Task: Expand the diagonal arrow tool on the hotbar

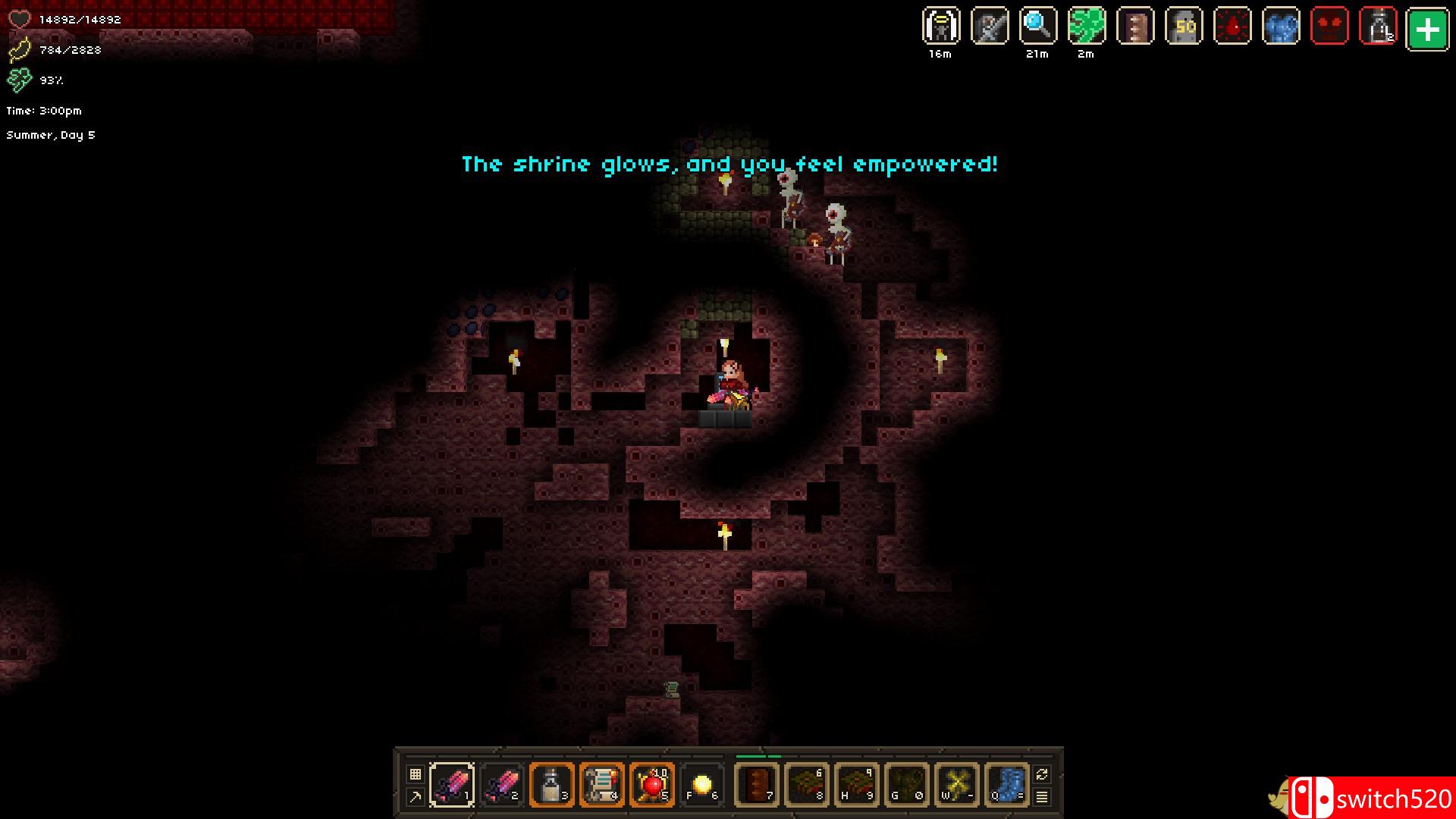Action: tap(416, 796)
